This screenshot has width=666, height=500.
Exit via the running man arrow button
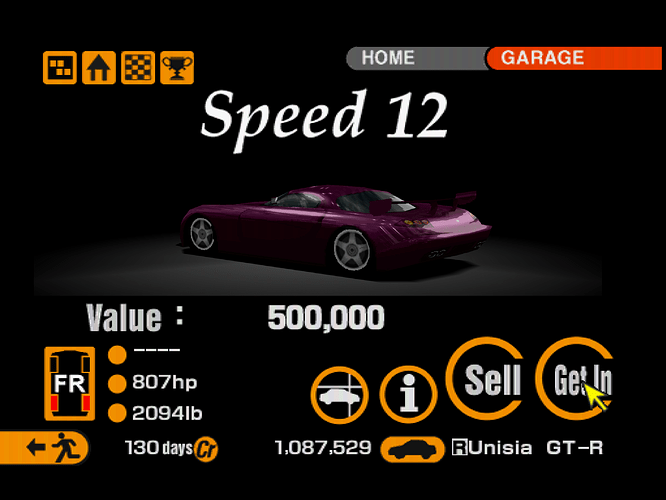tap(44, 447)
